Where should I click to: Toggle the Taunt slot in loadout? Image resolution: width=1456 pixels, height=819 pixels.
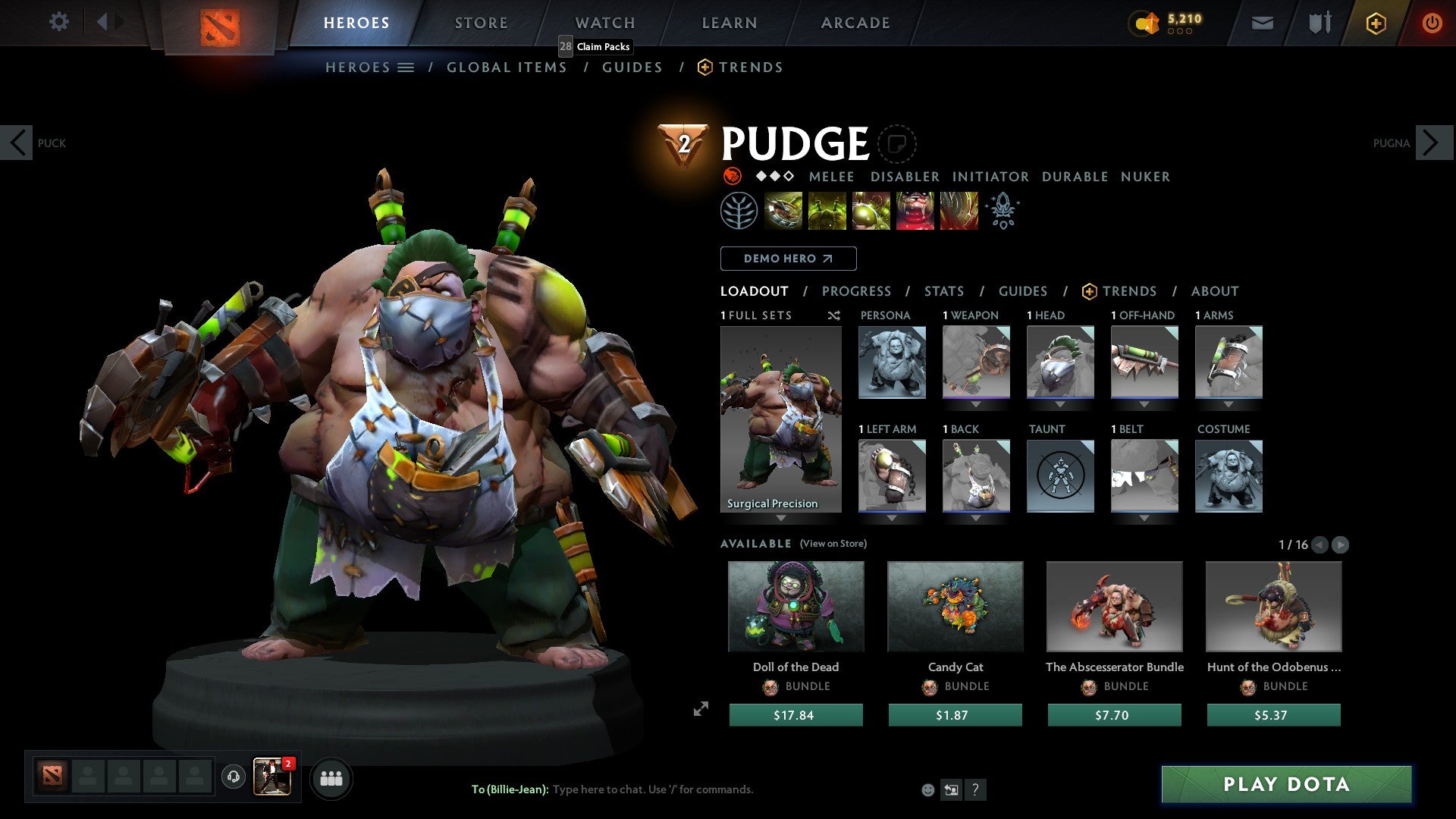(1060, 476)
